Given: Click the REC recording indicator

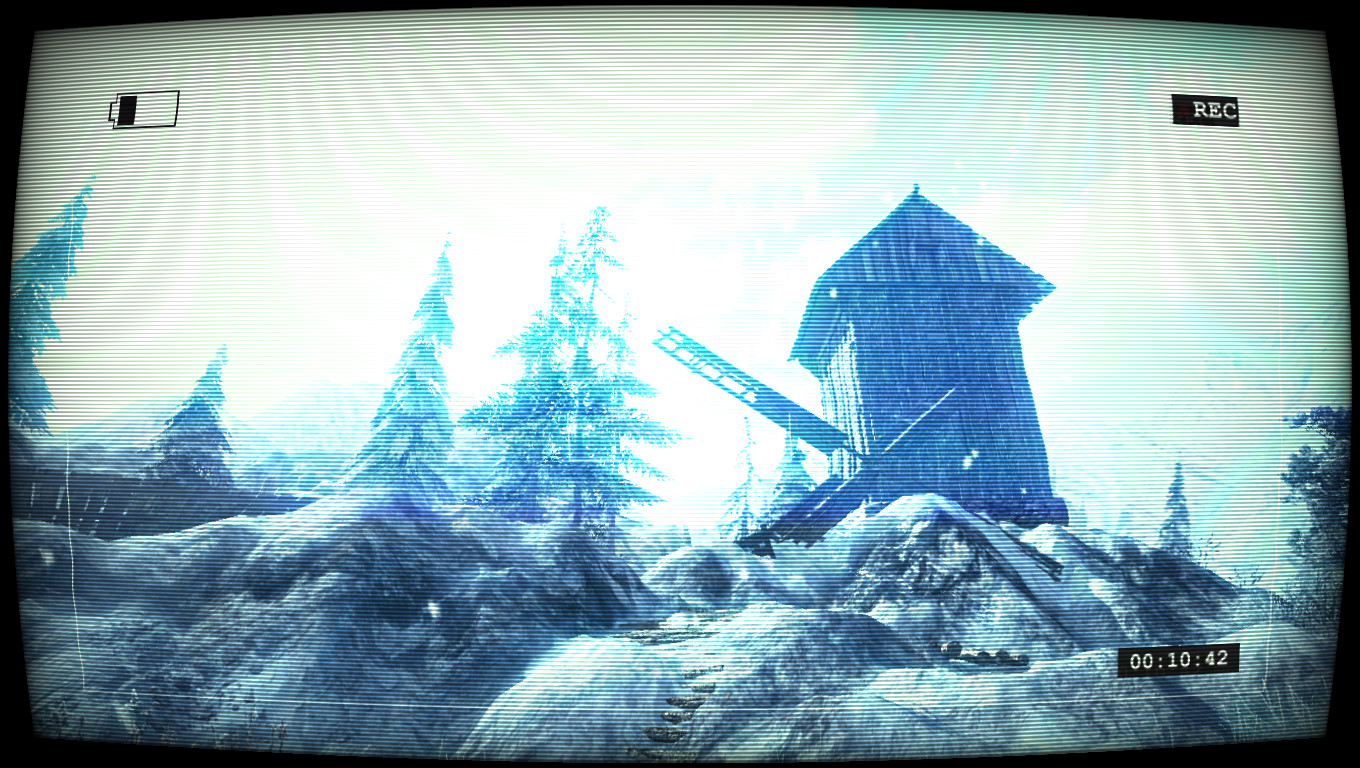Looking at the screenshot, I should 1206,111.
